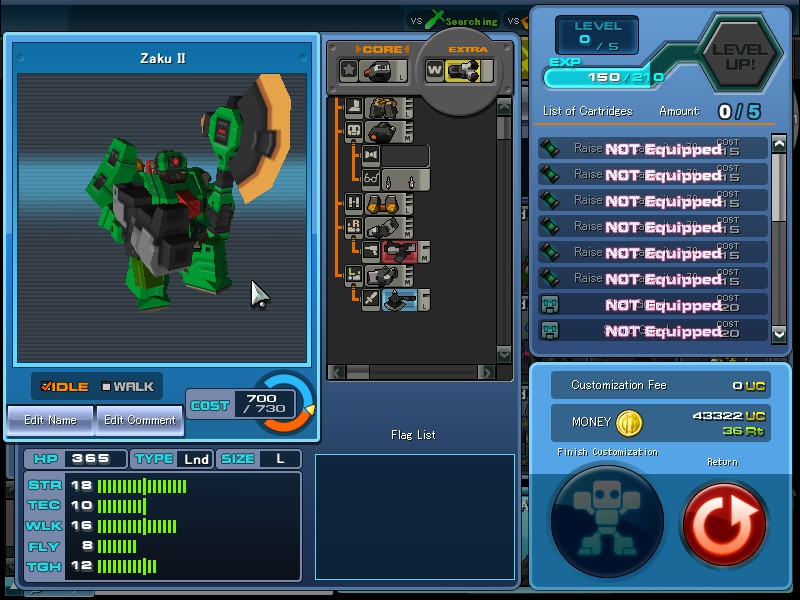Pick the orange booster part in tree
The height and width of the screenshot is (600, 800).
point(384,204)
